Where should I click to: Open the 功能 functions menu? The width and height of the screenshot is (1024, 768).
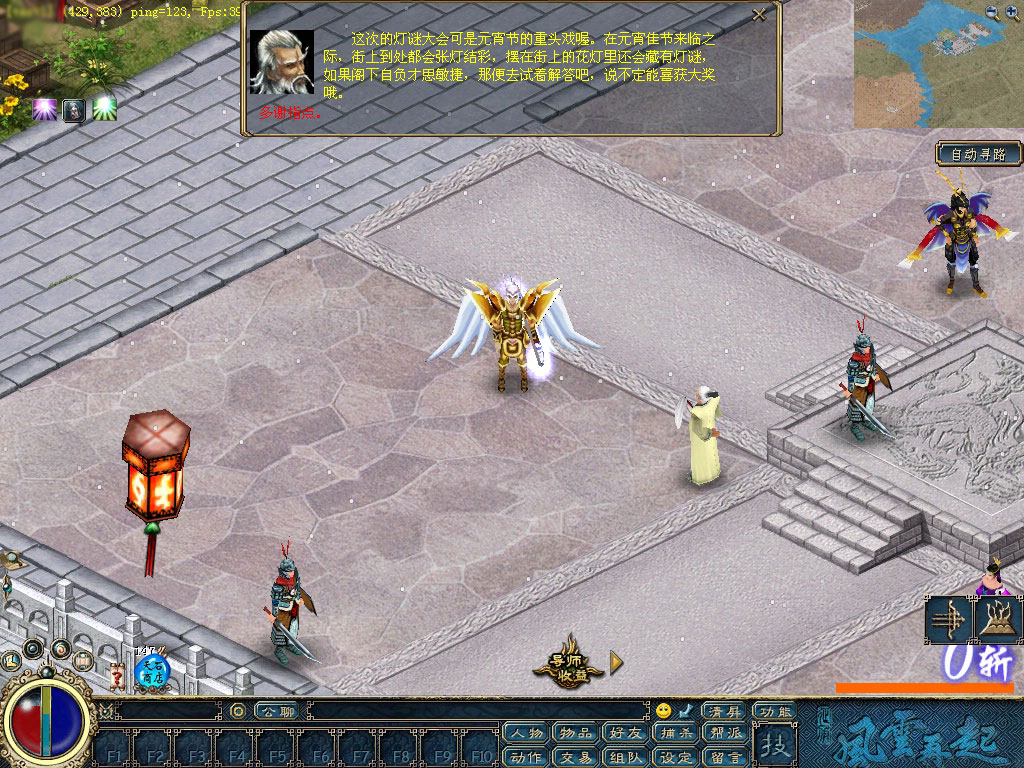pos(774,711)
